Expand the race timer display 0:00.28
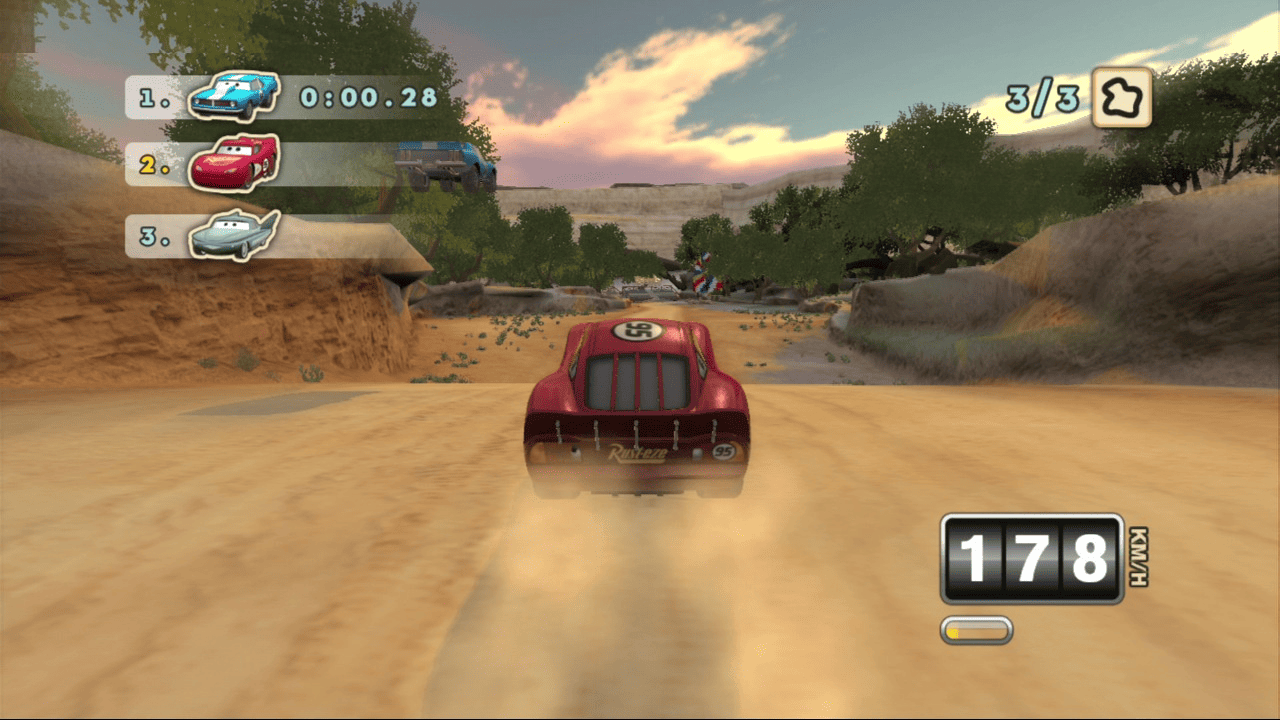Viewport: 1280px width, 720px height. 367,98
